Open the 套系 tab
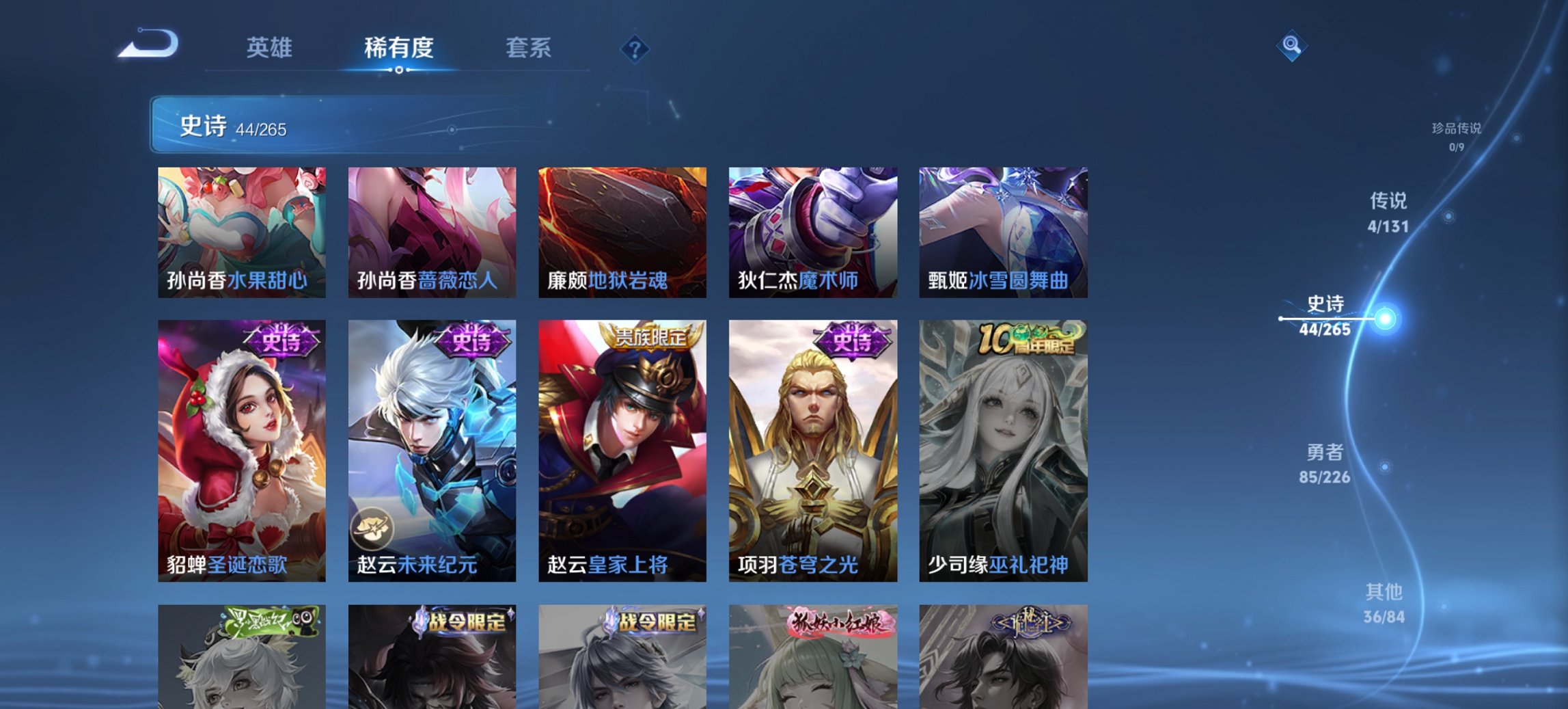1568x709 pixels. pyautogui.click(x=528, y=48)
